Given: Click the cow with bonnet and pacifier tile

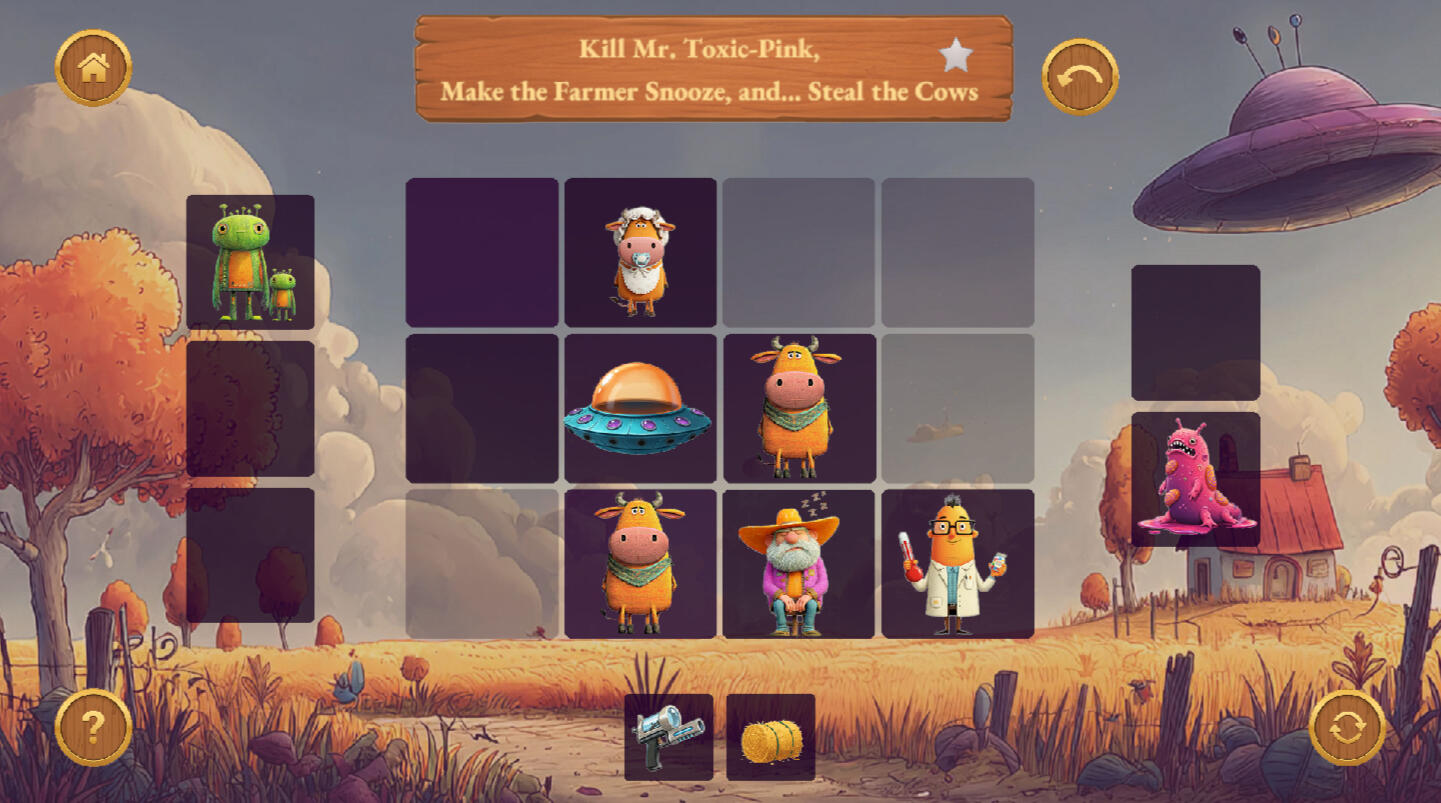Looking at the screenshot, I should click(x=640, y=253).
